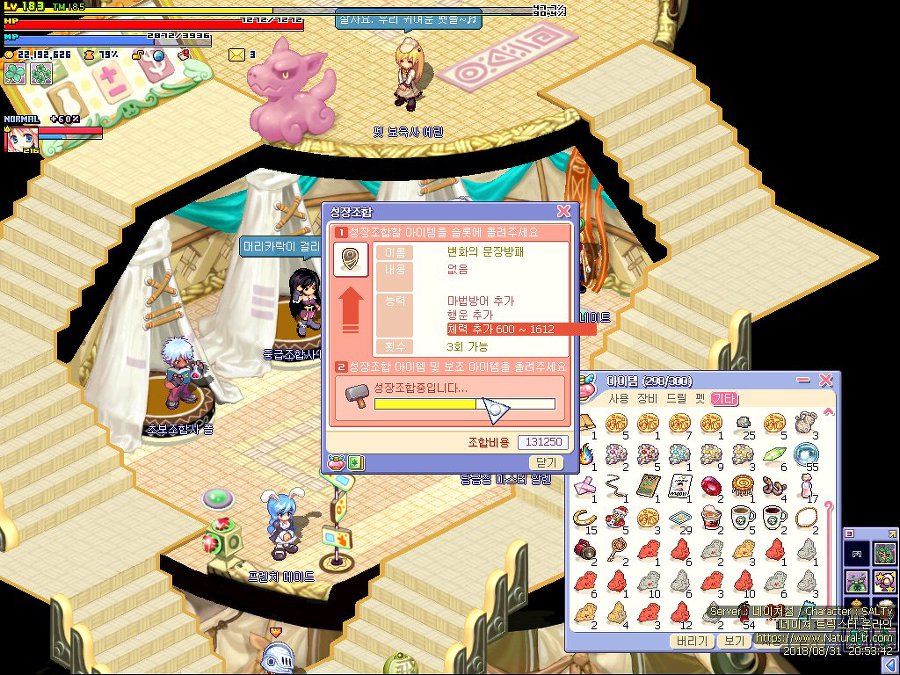Switch to the 드릴 inventory tab

click(x=677, y=399)
